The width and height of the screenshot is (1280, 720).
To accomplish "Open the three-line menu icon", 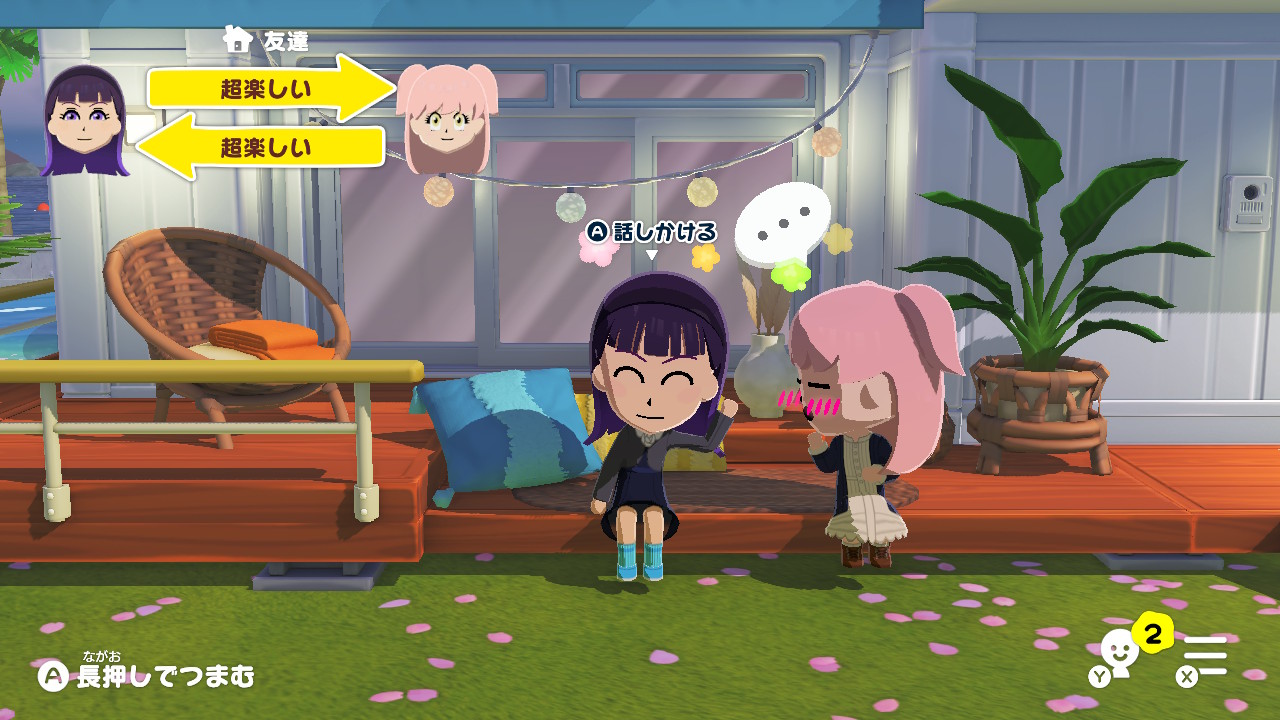I will (1204, 658).
